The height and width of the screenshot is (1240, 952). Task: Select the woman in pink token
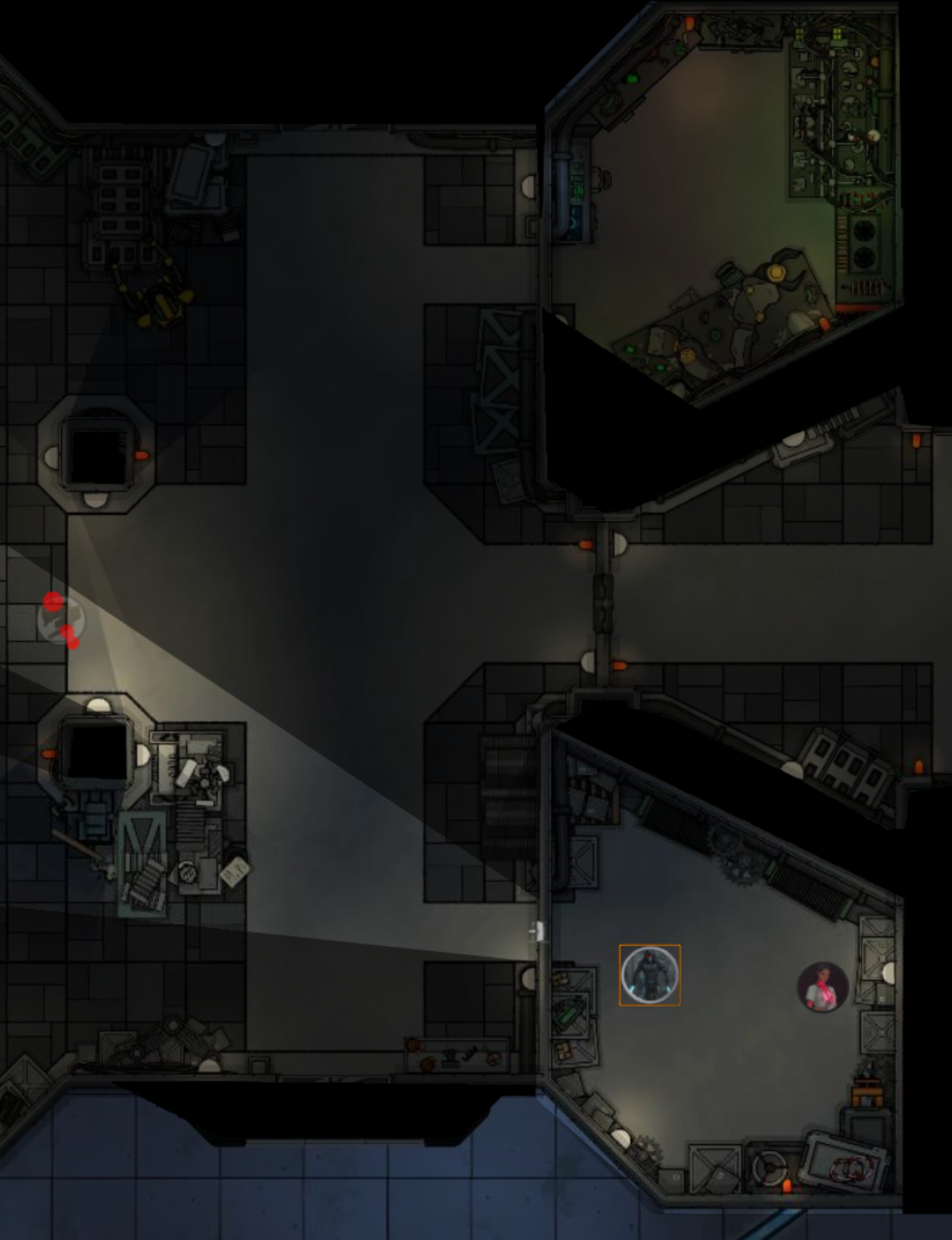tap(822, 987)
